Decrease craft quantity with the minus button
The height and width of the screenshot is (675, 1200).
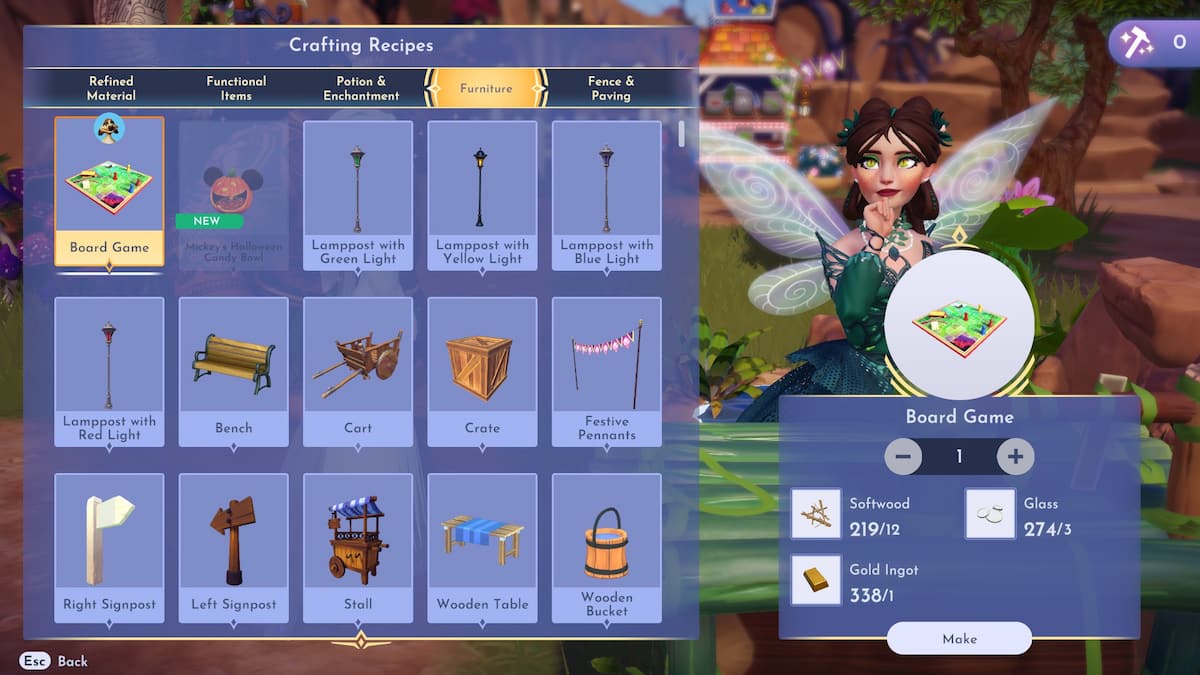click(x=903, y=457)
